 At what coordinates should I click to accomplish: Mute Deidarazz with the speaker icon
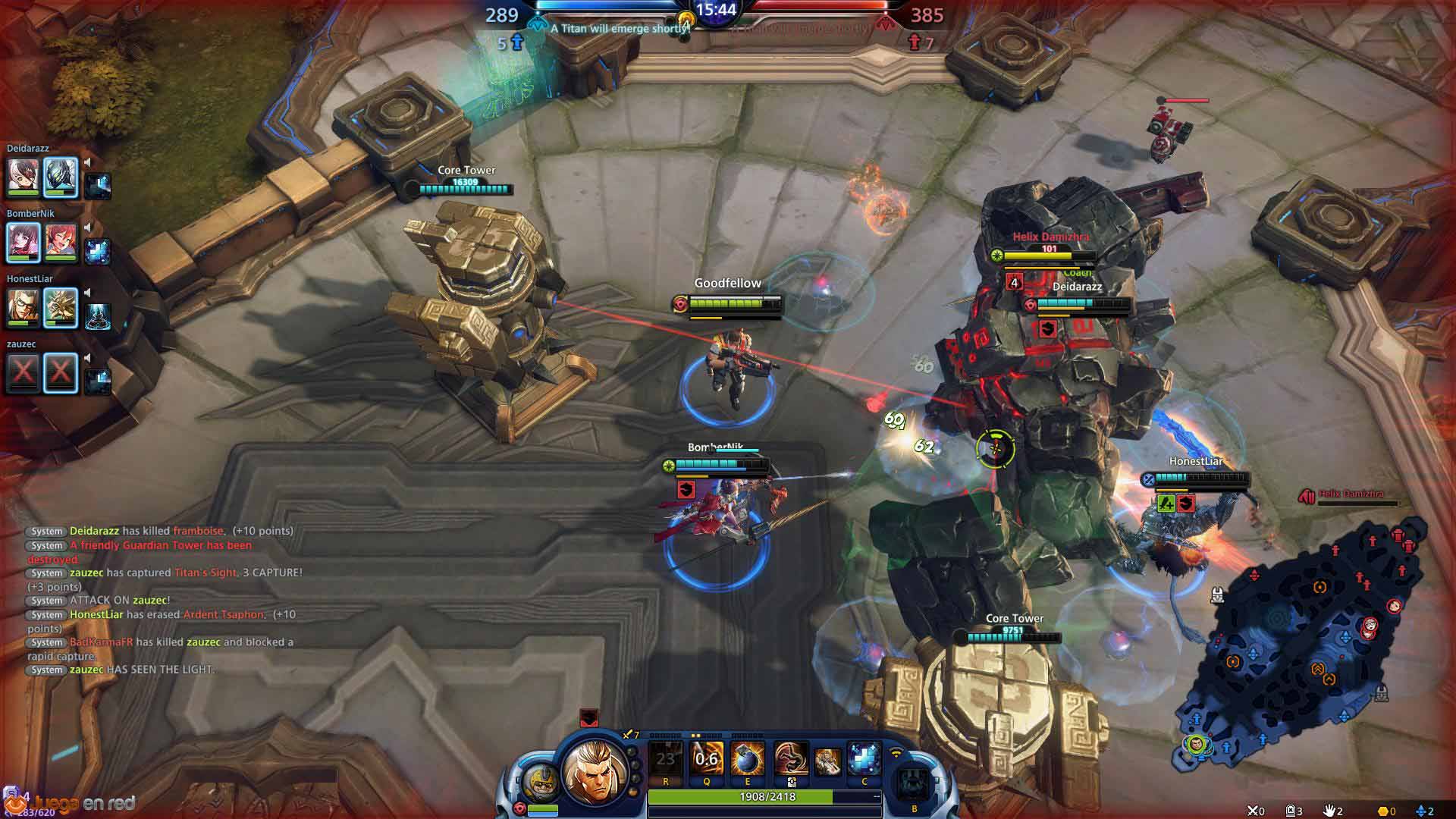(x=88, y=162)
